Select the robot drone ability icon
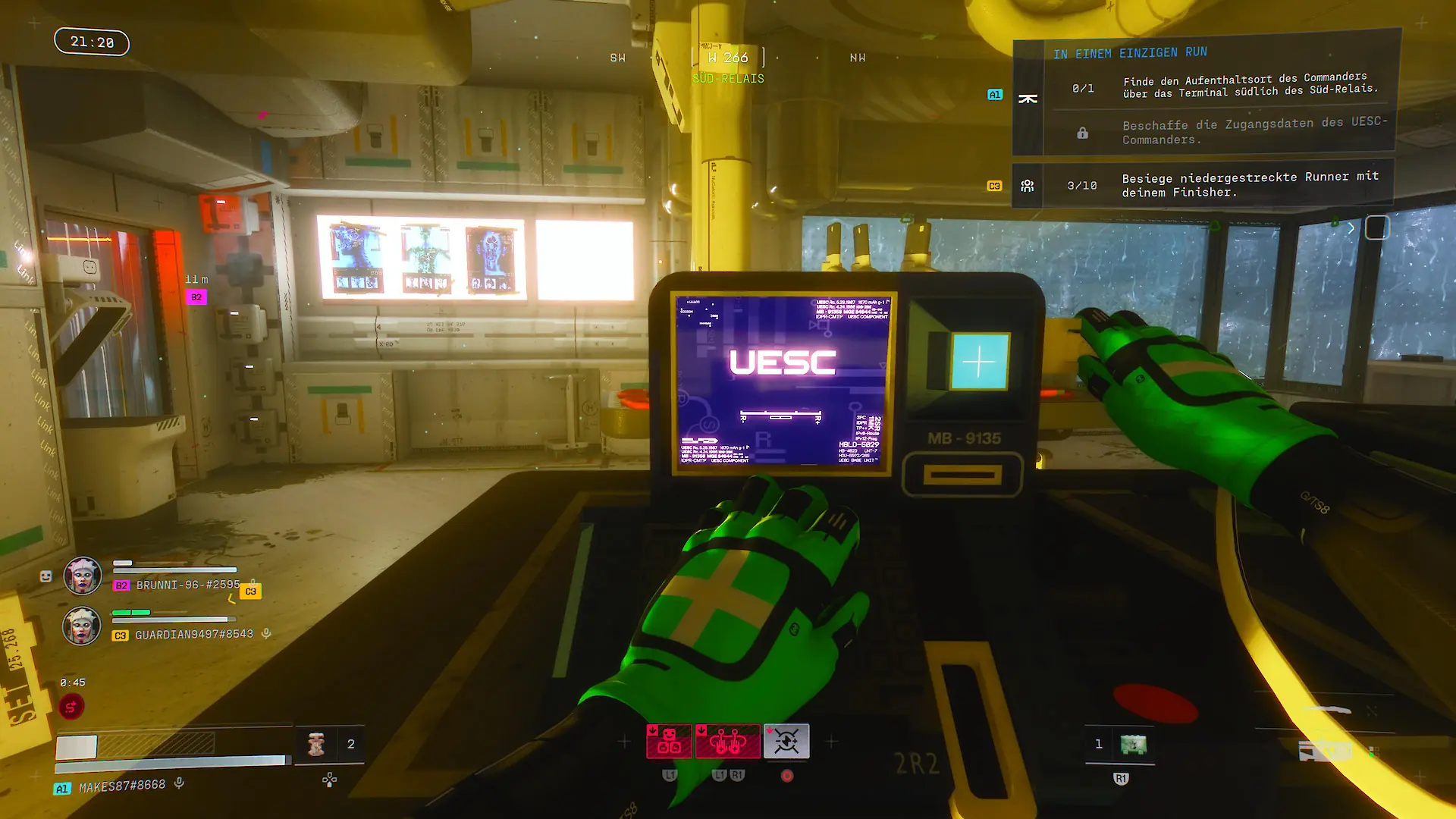The width and height of the screenshot is (1456, 819). tap(668, 741)
